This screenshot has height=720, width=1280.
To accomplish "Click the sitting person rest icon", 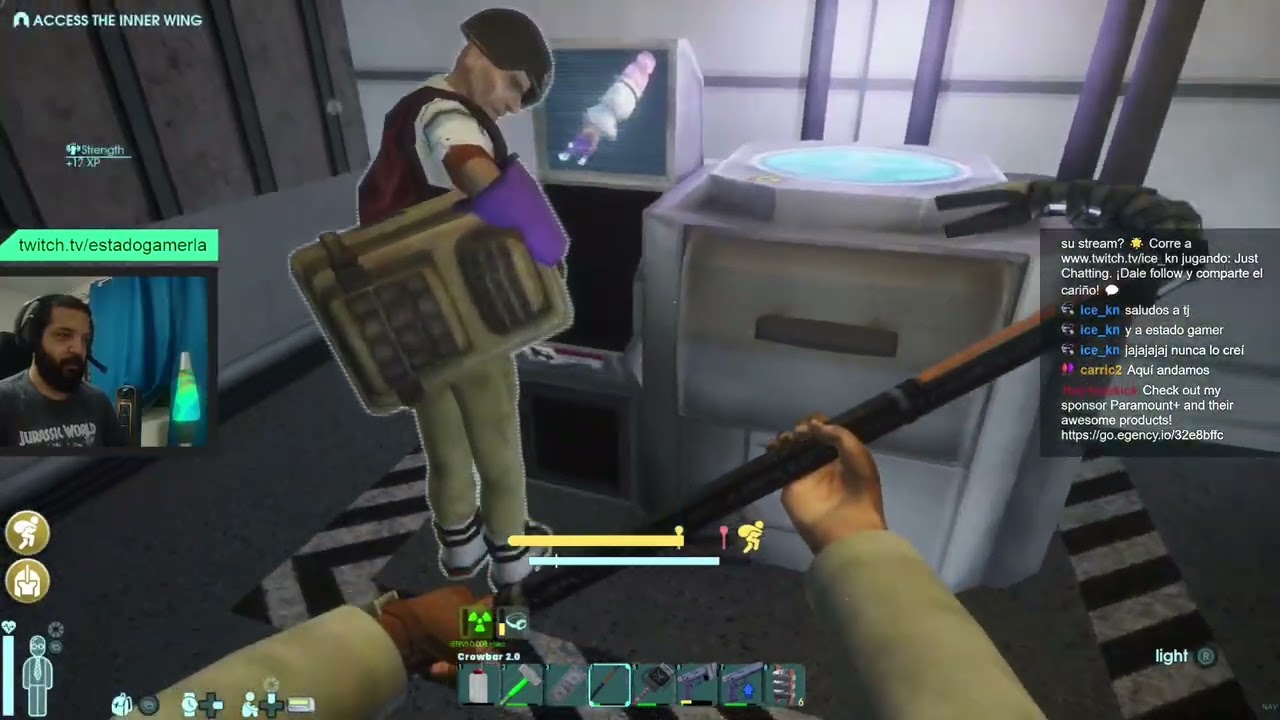I will [250, 705].
